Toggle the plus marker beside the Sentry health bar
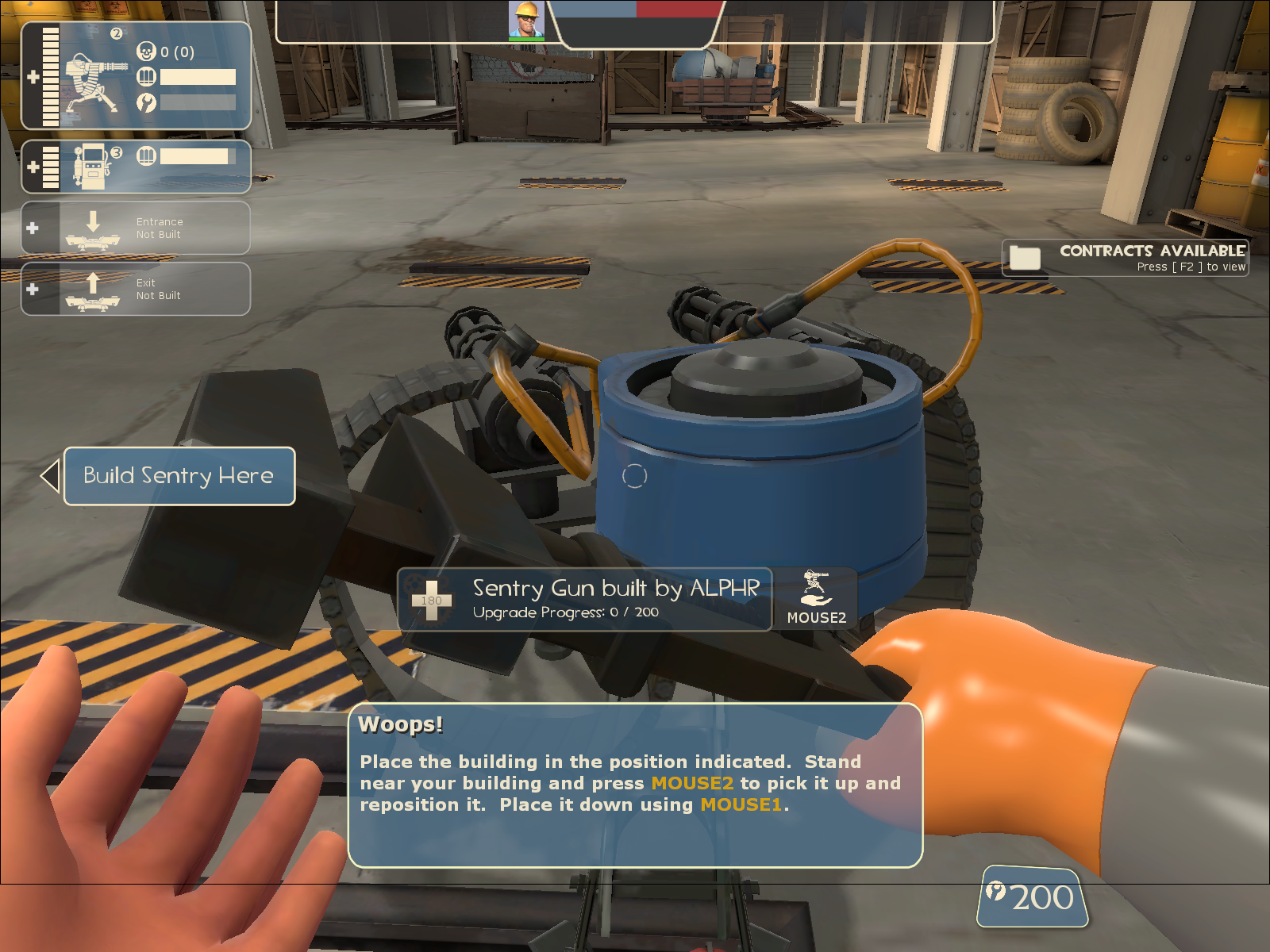Viewport: 1270px width, 952px height. coord(33,77)
